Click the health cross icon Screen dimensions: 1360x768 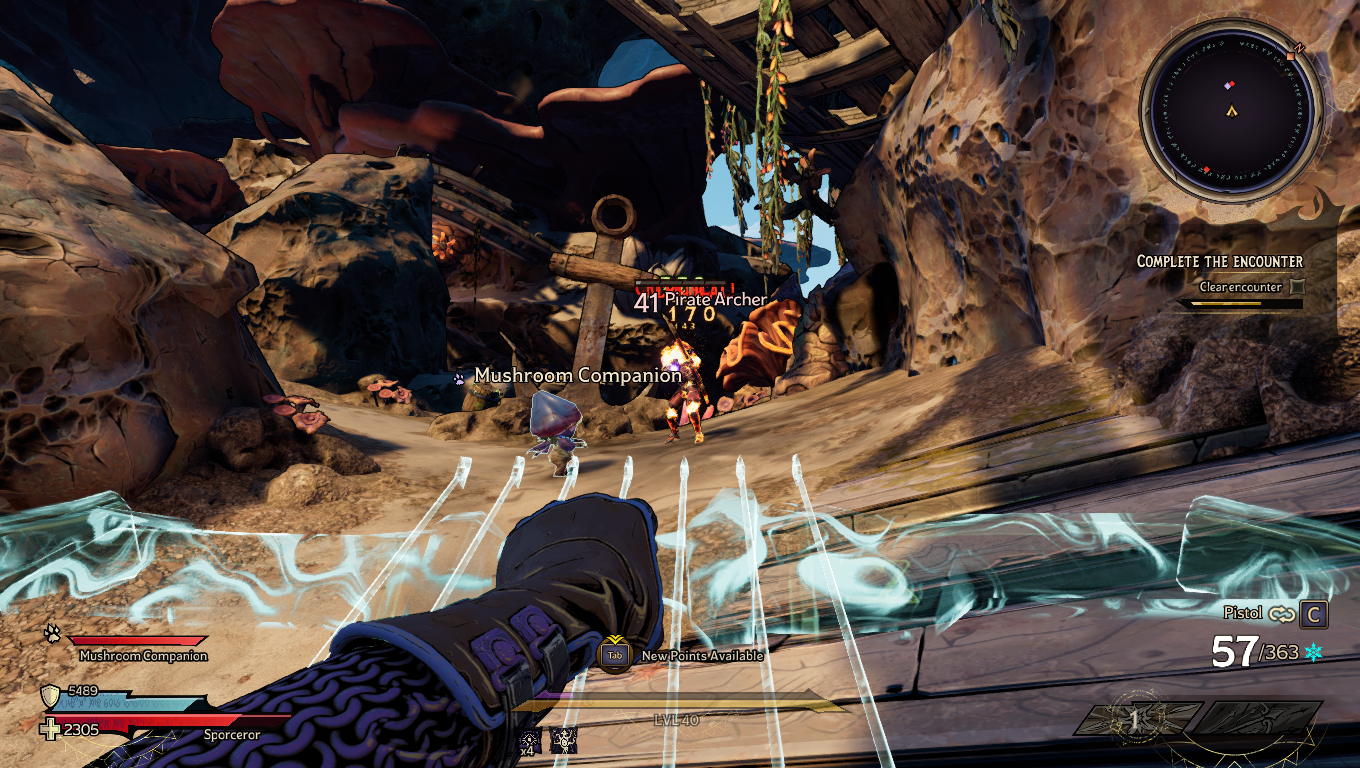(x=49, y=729)
